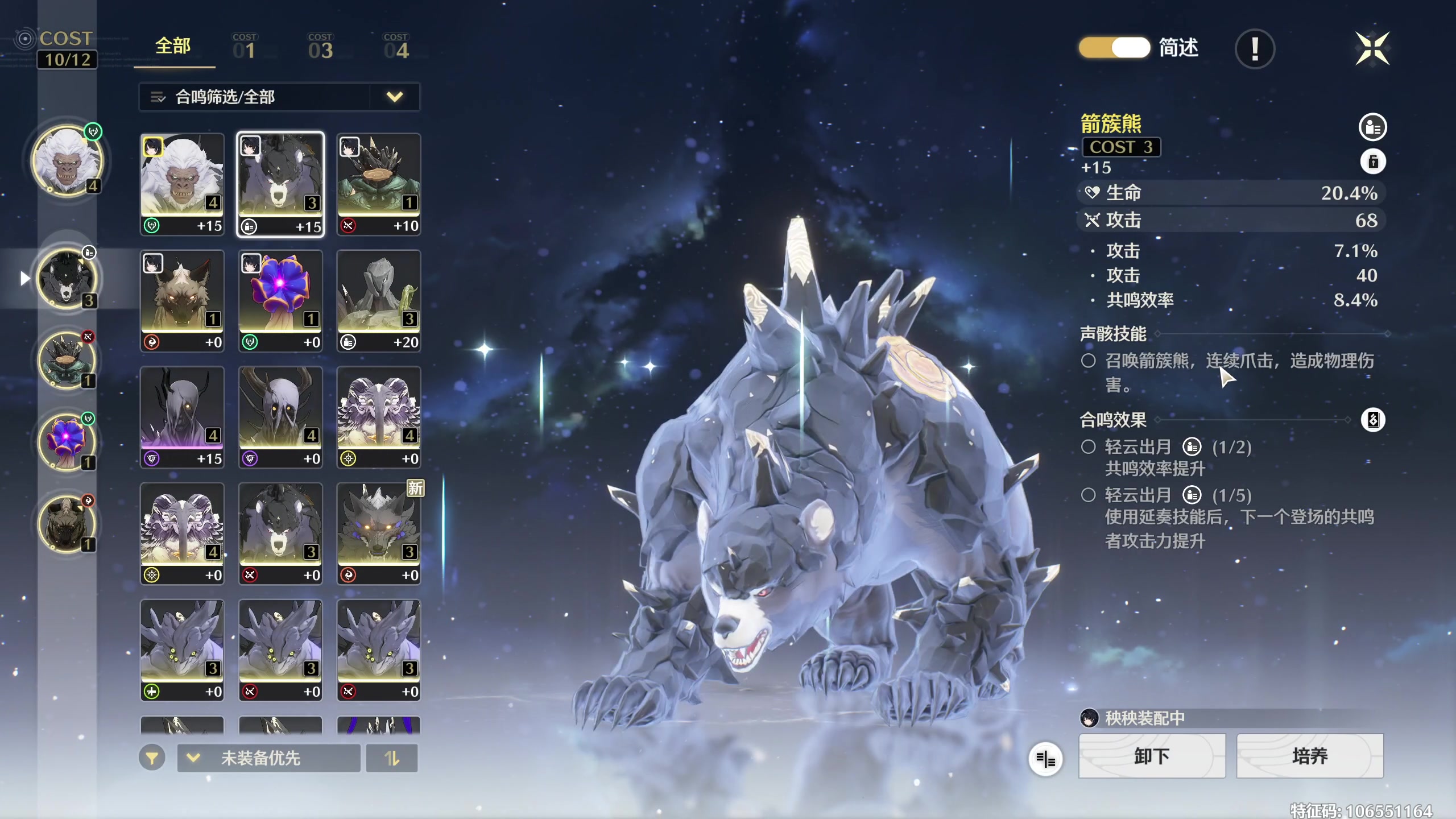The image size is (1456, 819).
Task: Open the yellow funnel filter button
Action: (x=152, y=758)
